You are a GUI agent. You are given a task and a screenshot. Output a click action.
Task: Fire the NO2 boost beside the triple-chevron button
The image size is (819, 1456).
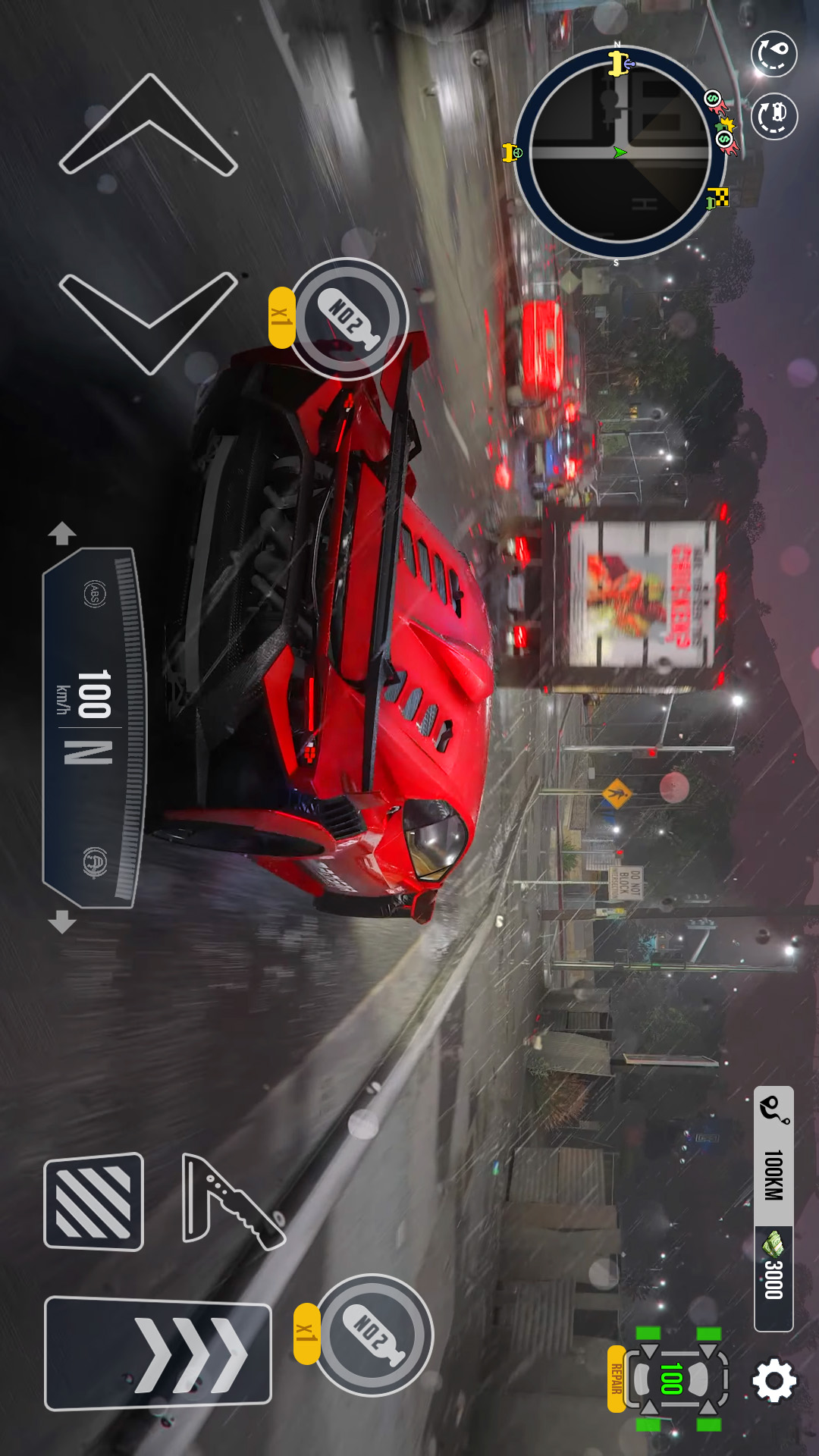pos(373,1335)
